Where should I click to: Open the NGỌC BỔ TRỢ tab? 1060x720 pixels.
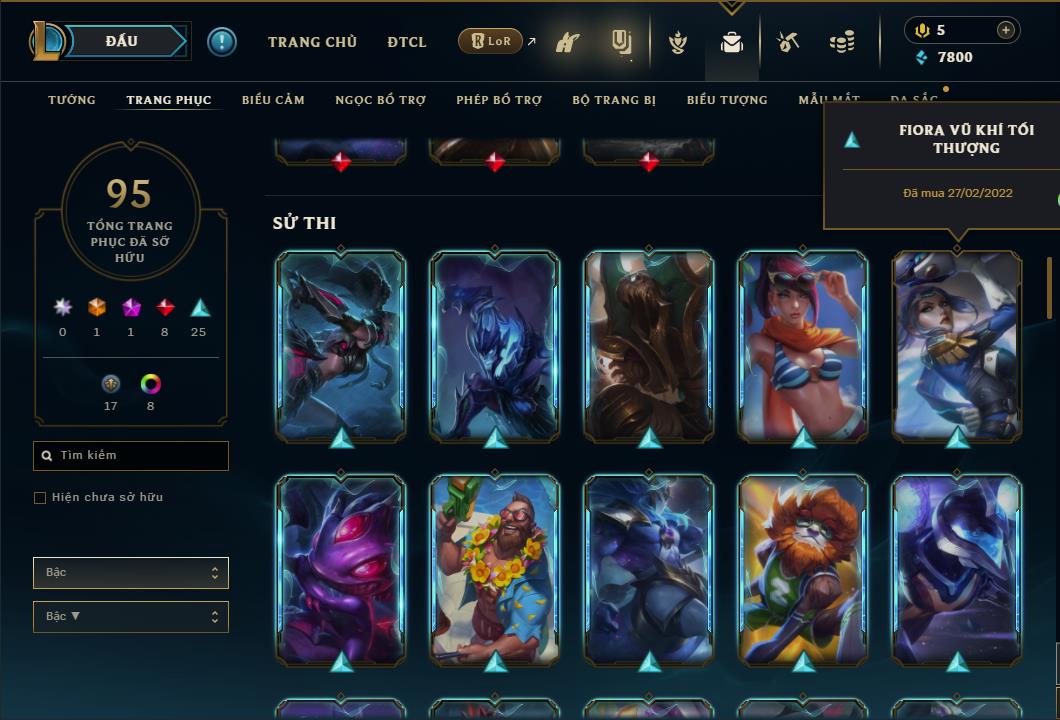coord(380,100)
